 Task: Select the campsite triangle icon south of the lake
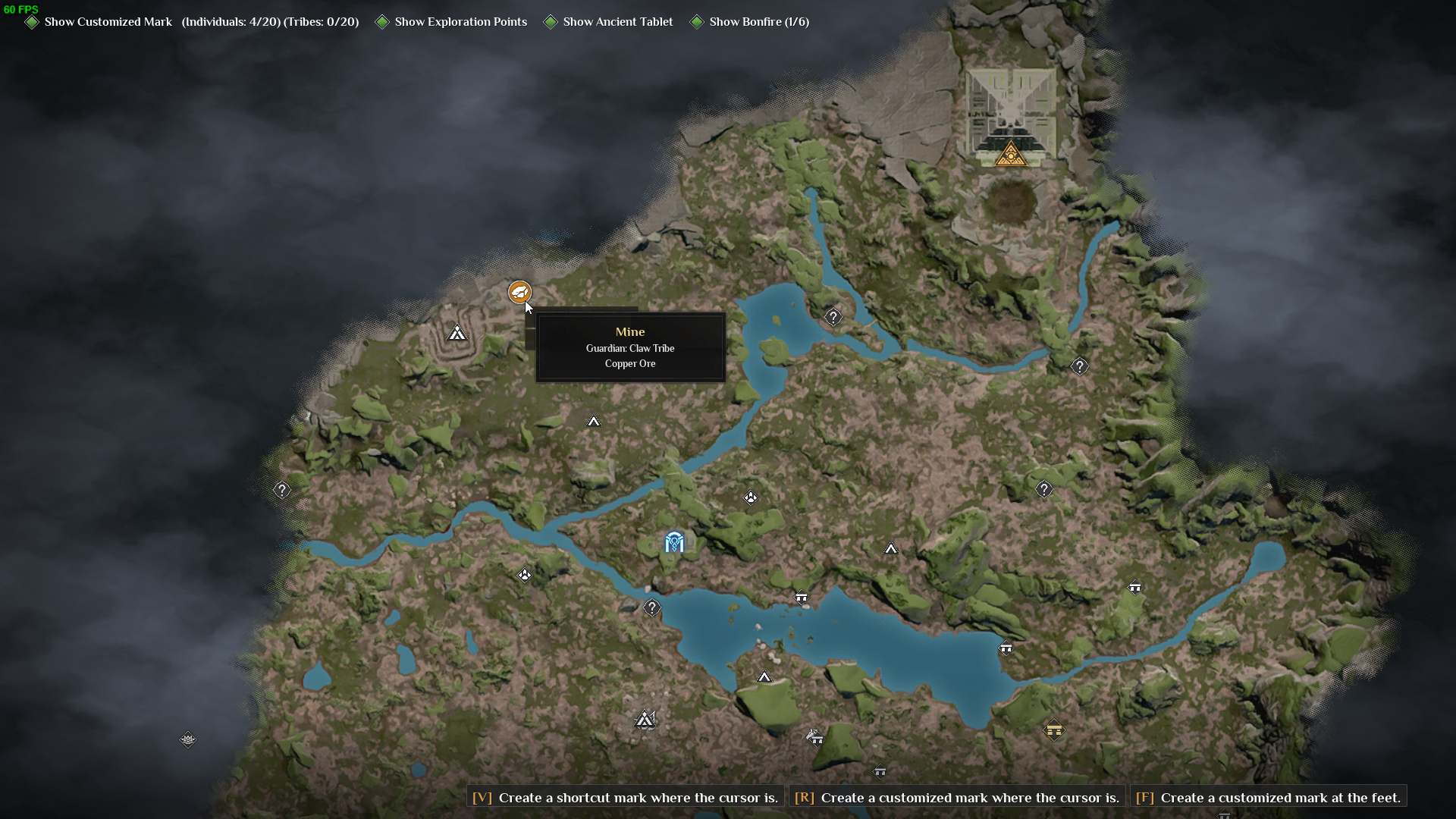click(x=766, y=677)
